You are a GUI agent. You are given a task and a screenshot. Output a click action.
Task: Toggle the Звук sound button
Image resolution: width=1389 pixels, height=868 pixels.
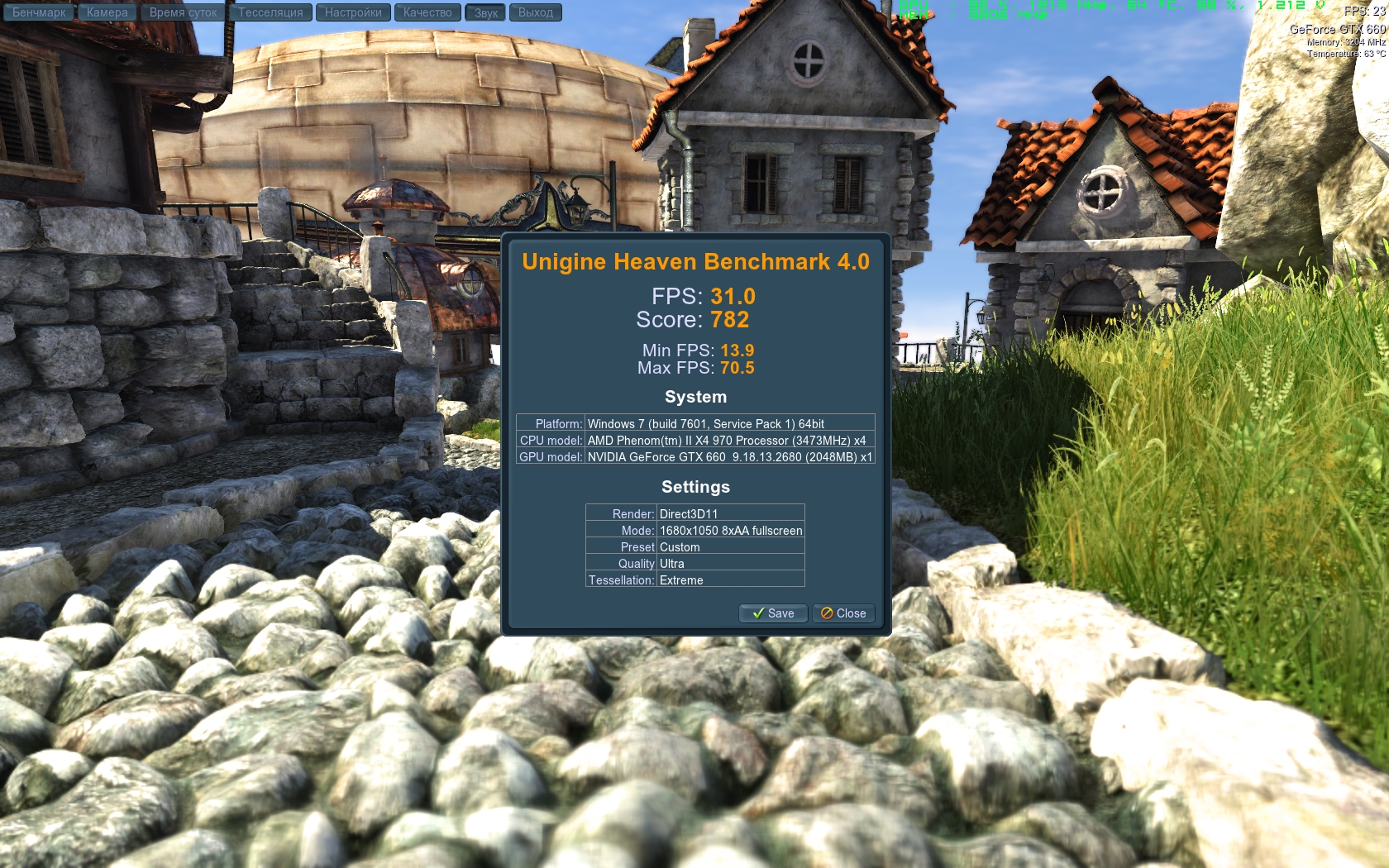tap(486, 12)
